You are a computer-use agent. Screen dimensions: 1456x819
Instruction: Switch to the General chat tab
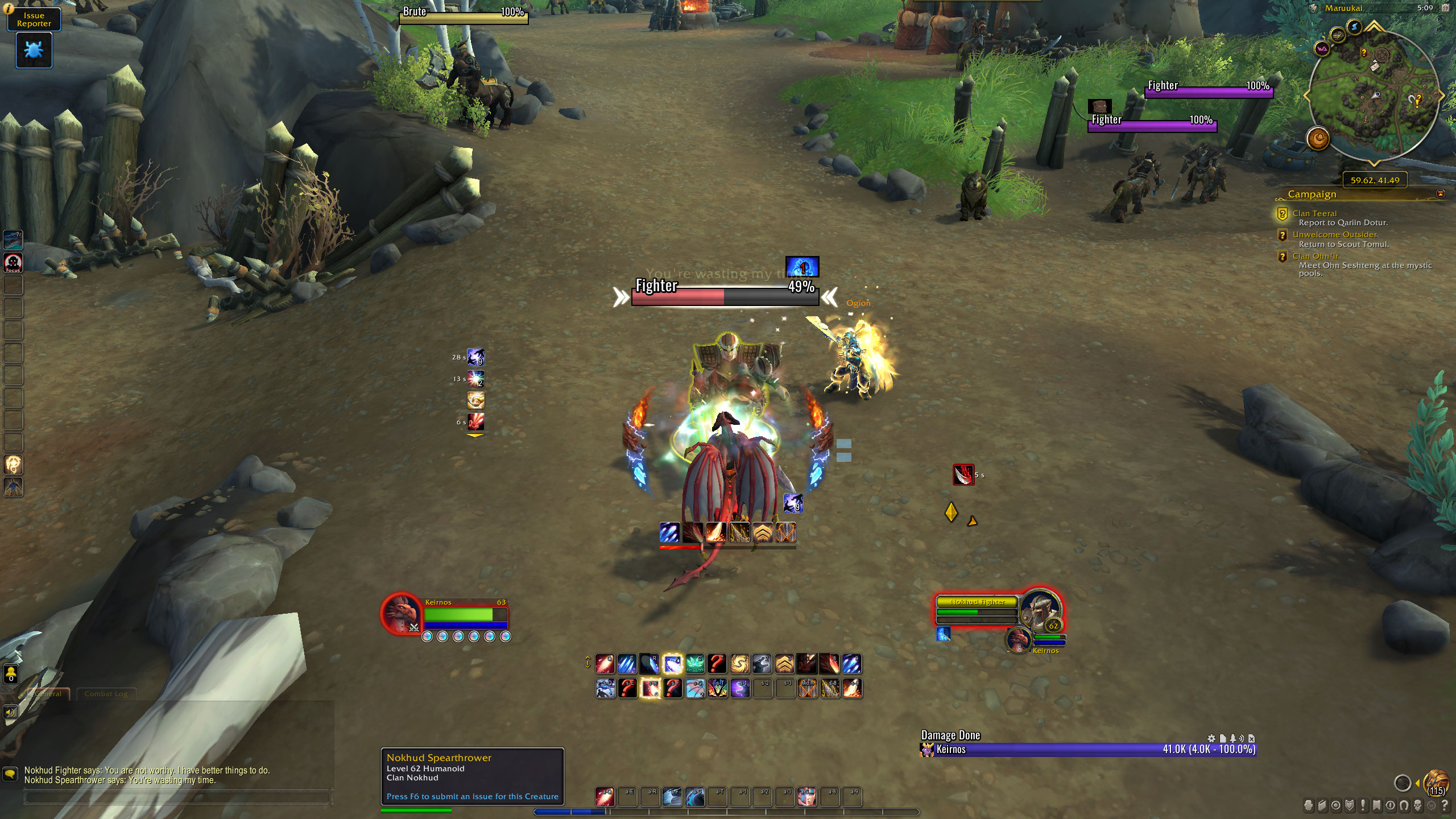[49, 694]
